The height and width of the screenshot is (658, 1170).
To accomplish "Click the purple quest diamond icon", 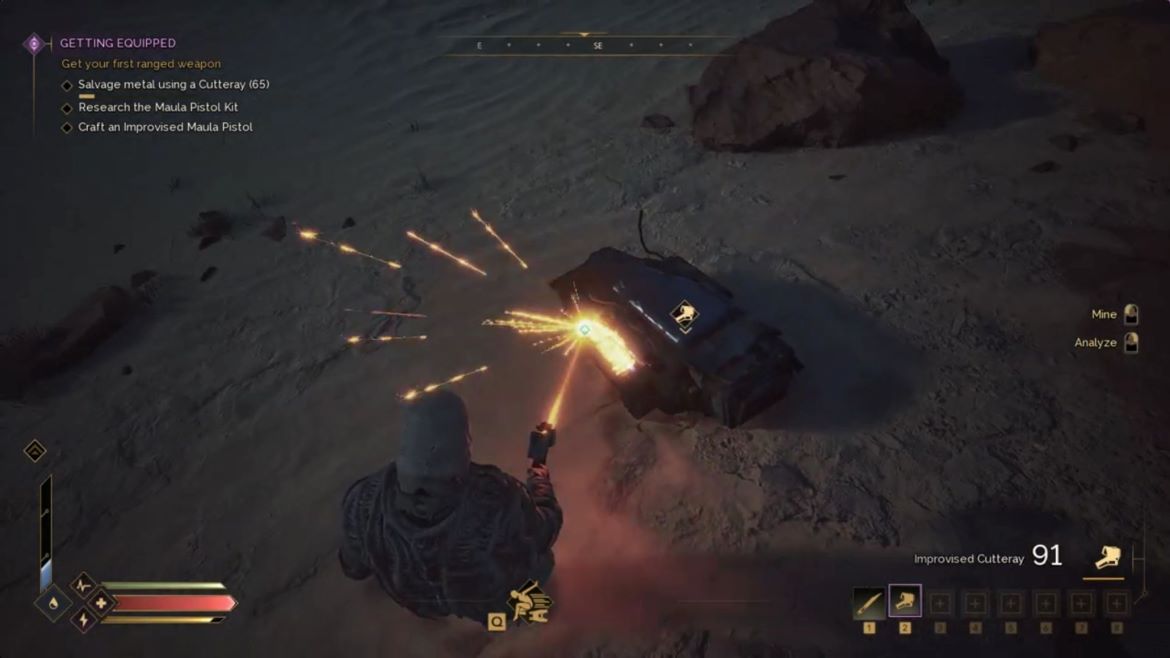I will (34, 44).
